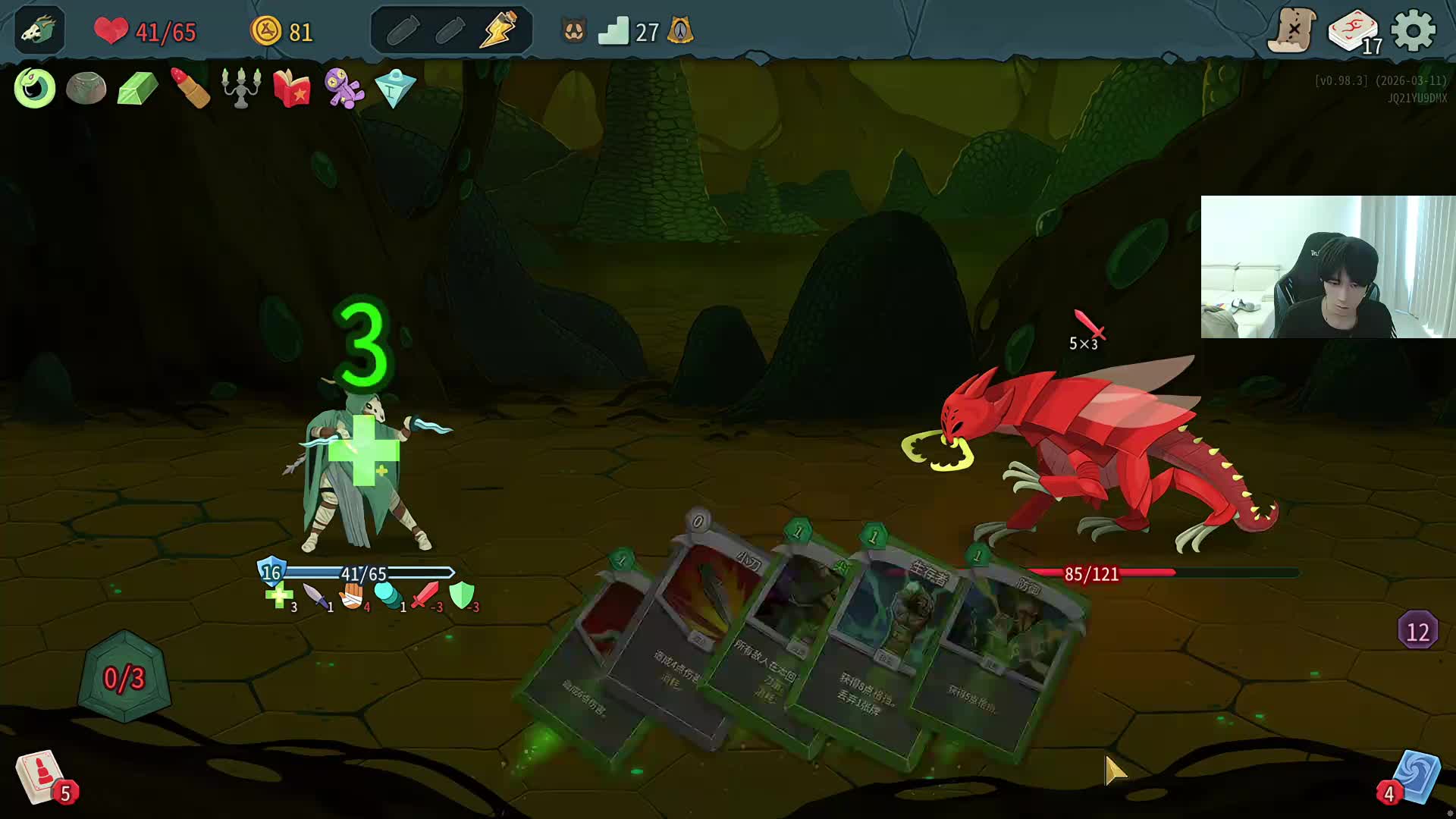The image size is (1456, 819).
Task: Open the map scroll
Action: coord(1292,31)
